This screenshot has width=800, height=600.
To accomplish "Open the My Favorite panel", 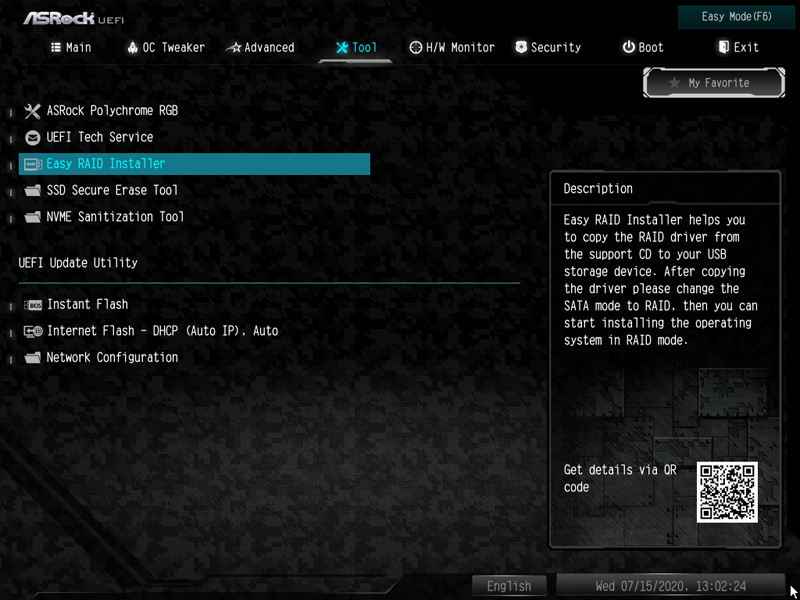I will 710,83.
